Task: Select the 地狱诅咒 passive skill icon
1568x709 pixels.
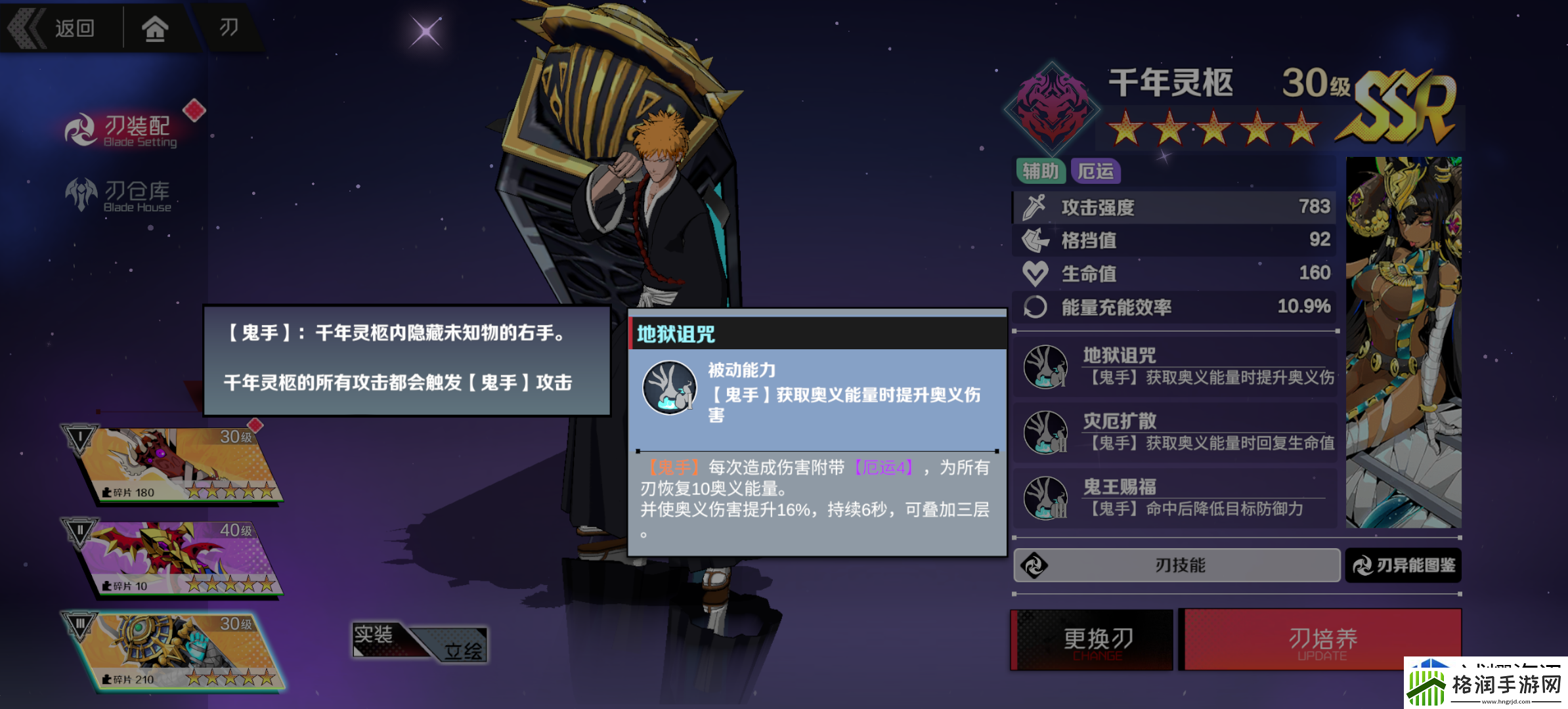Action: [x=1045, y=366]
